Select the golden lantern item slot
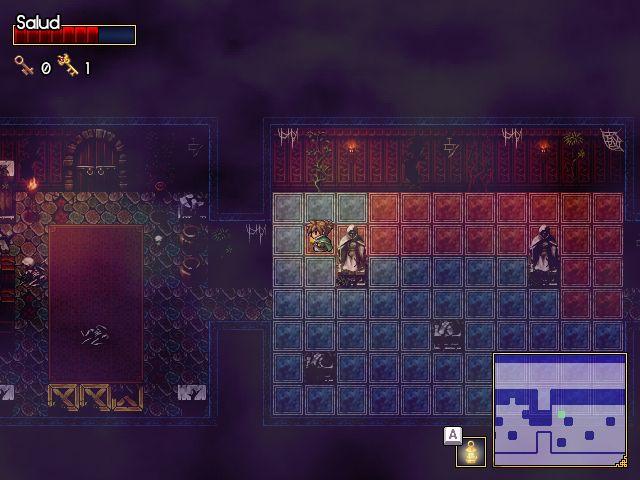640x480 pixels. tap(470, 452)
